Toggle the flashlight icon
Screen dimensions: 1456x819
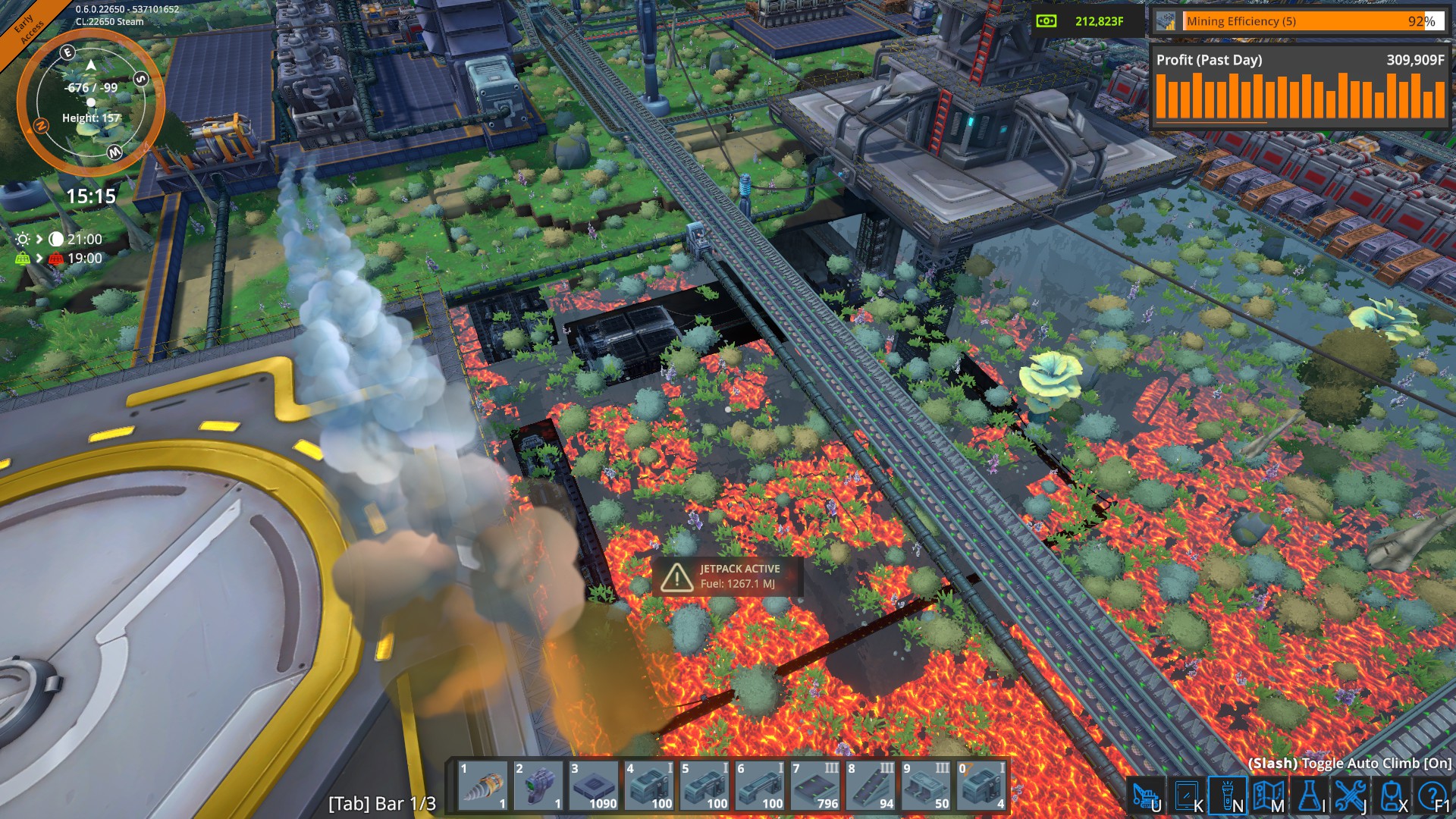point(1228,797)
